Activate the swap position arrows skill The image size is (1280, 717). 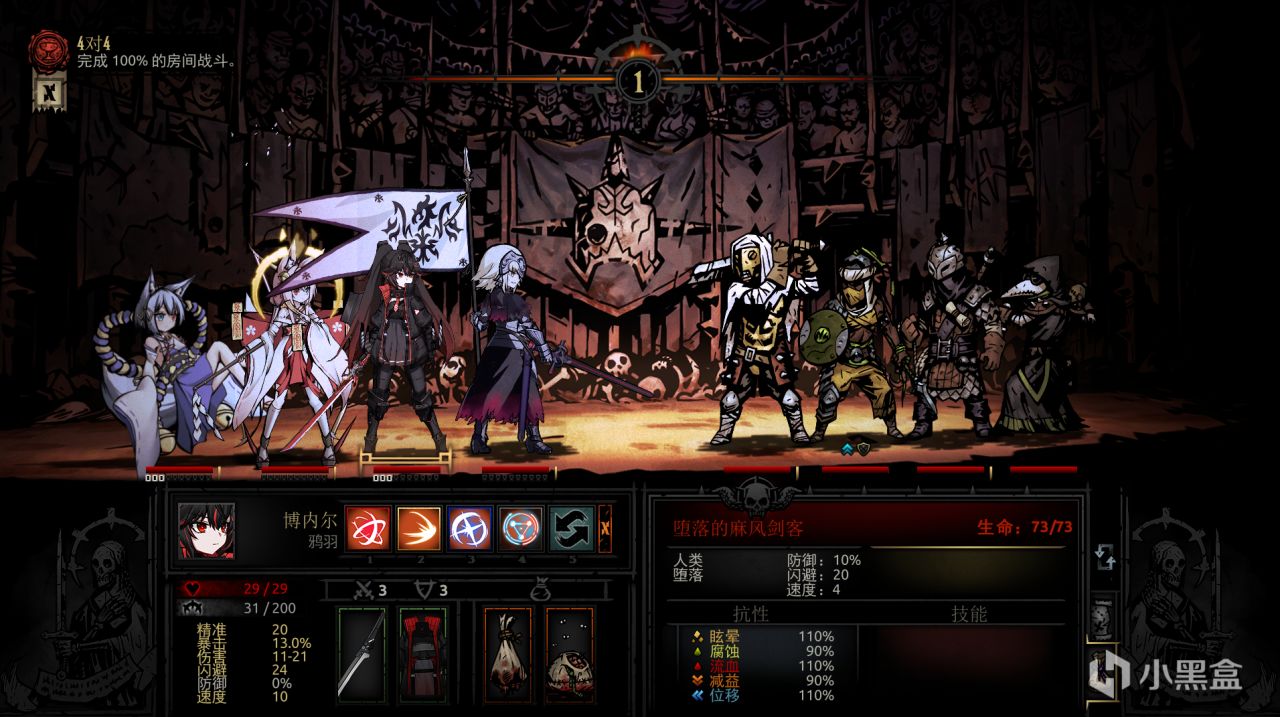coord(572,529)
